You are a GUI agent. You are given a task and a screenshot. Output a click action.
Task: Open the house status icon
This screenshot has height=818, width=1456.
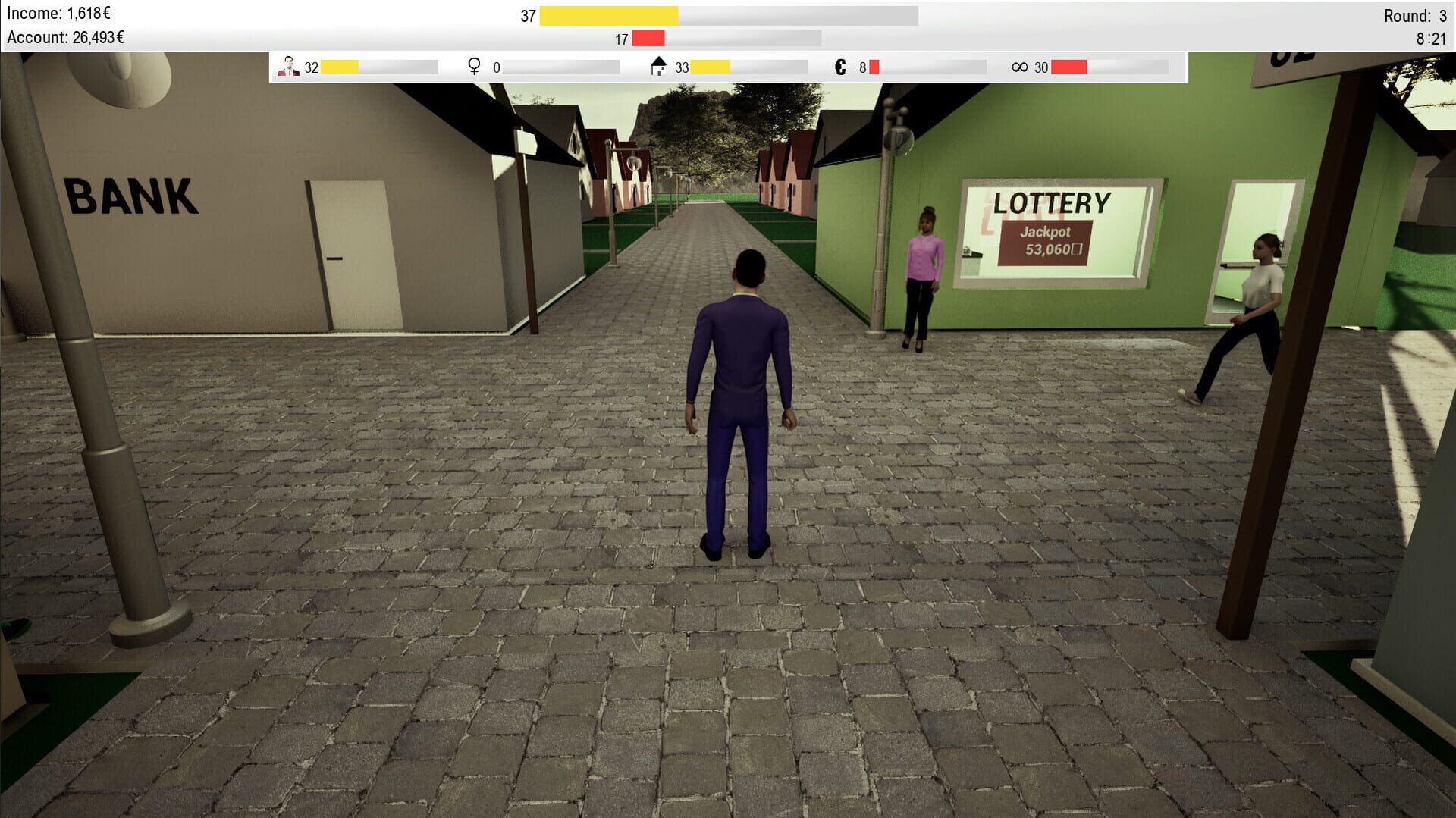659,65
